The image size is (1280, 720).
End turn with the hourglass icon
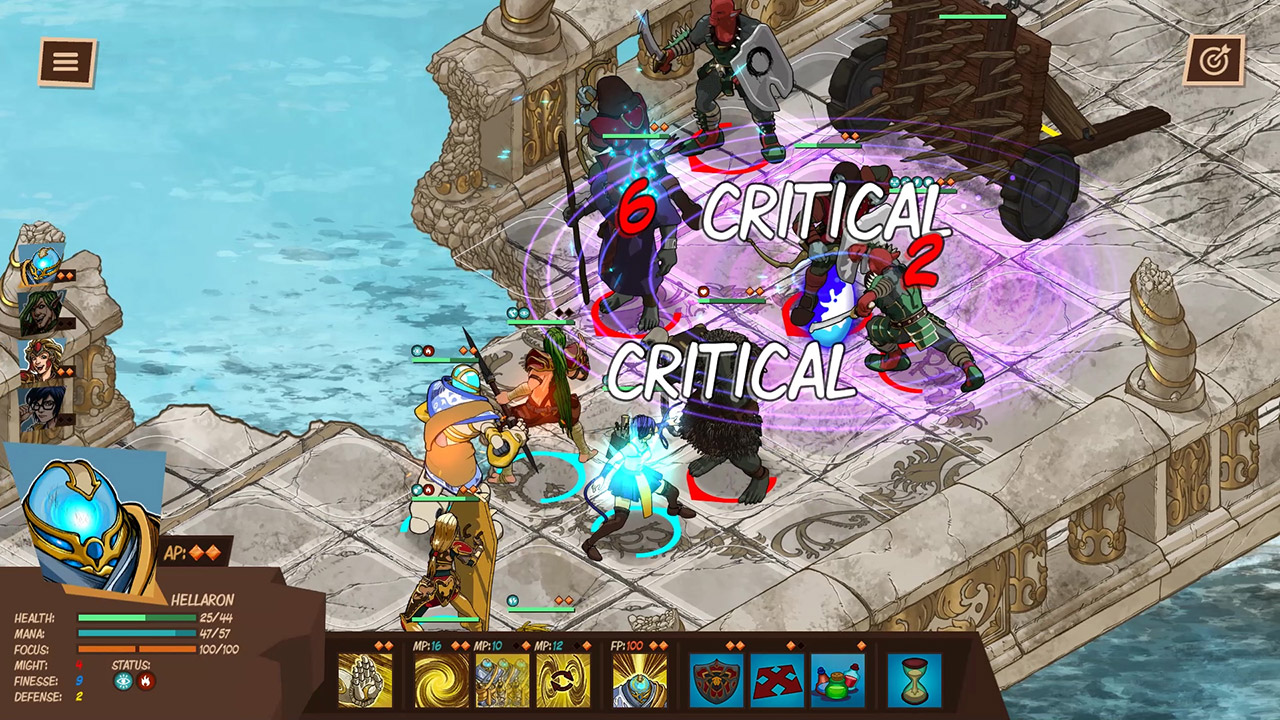914,680
